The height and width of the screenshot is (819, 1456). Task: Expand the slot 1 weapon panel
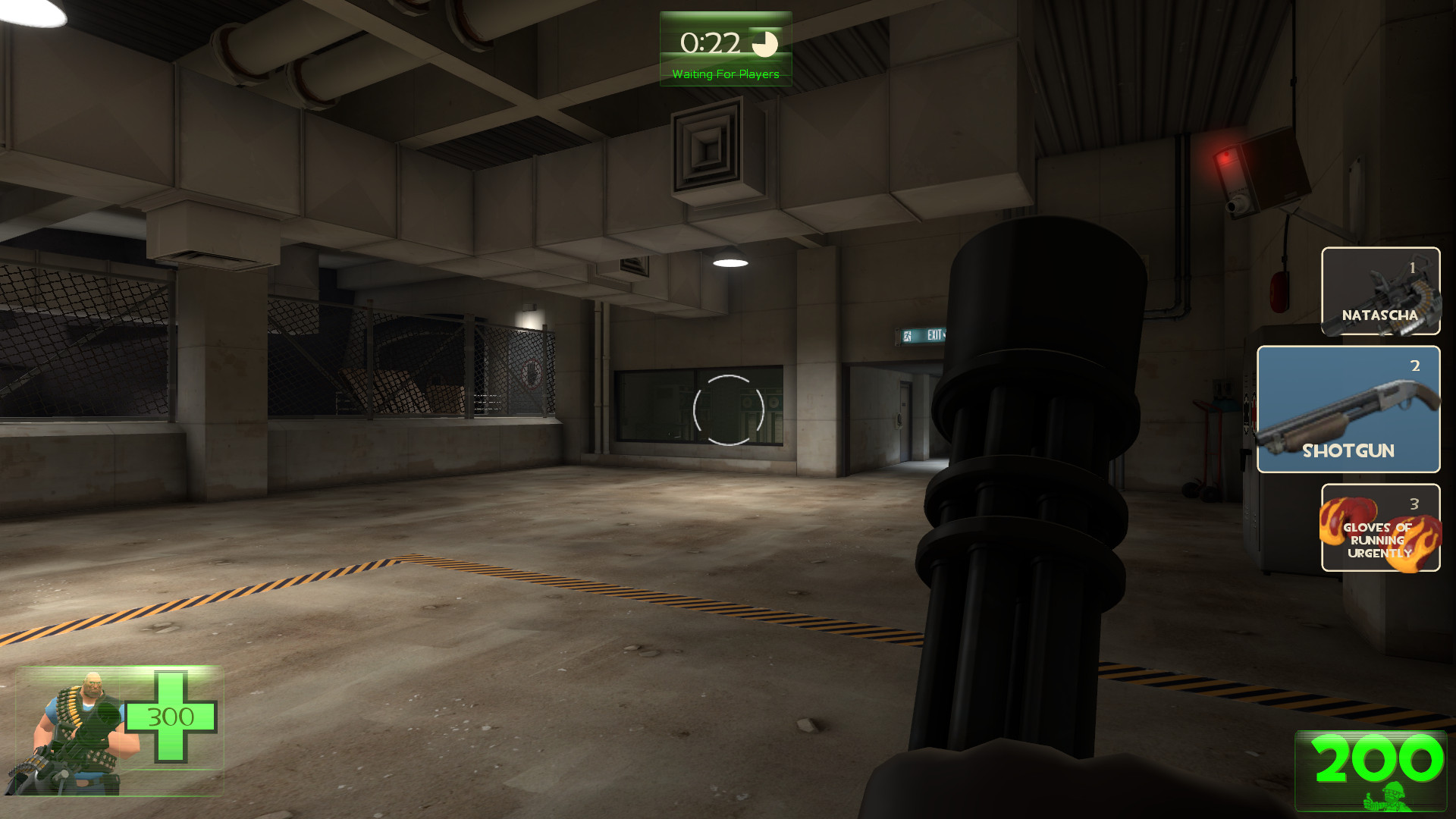pos(1380,292)
